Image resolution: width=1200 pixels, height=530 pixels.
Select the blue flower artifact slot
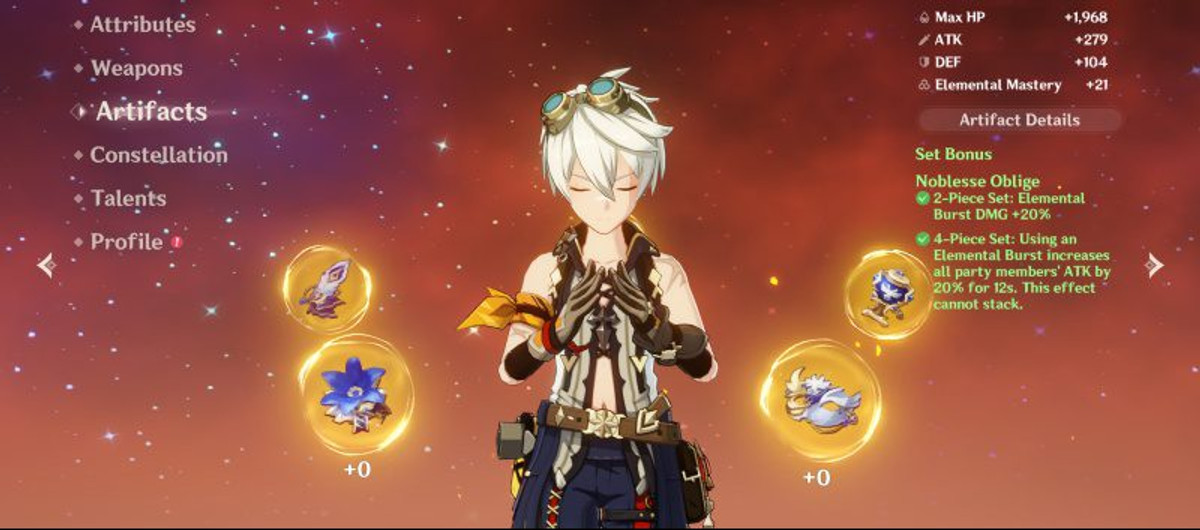[355, 395]
